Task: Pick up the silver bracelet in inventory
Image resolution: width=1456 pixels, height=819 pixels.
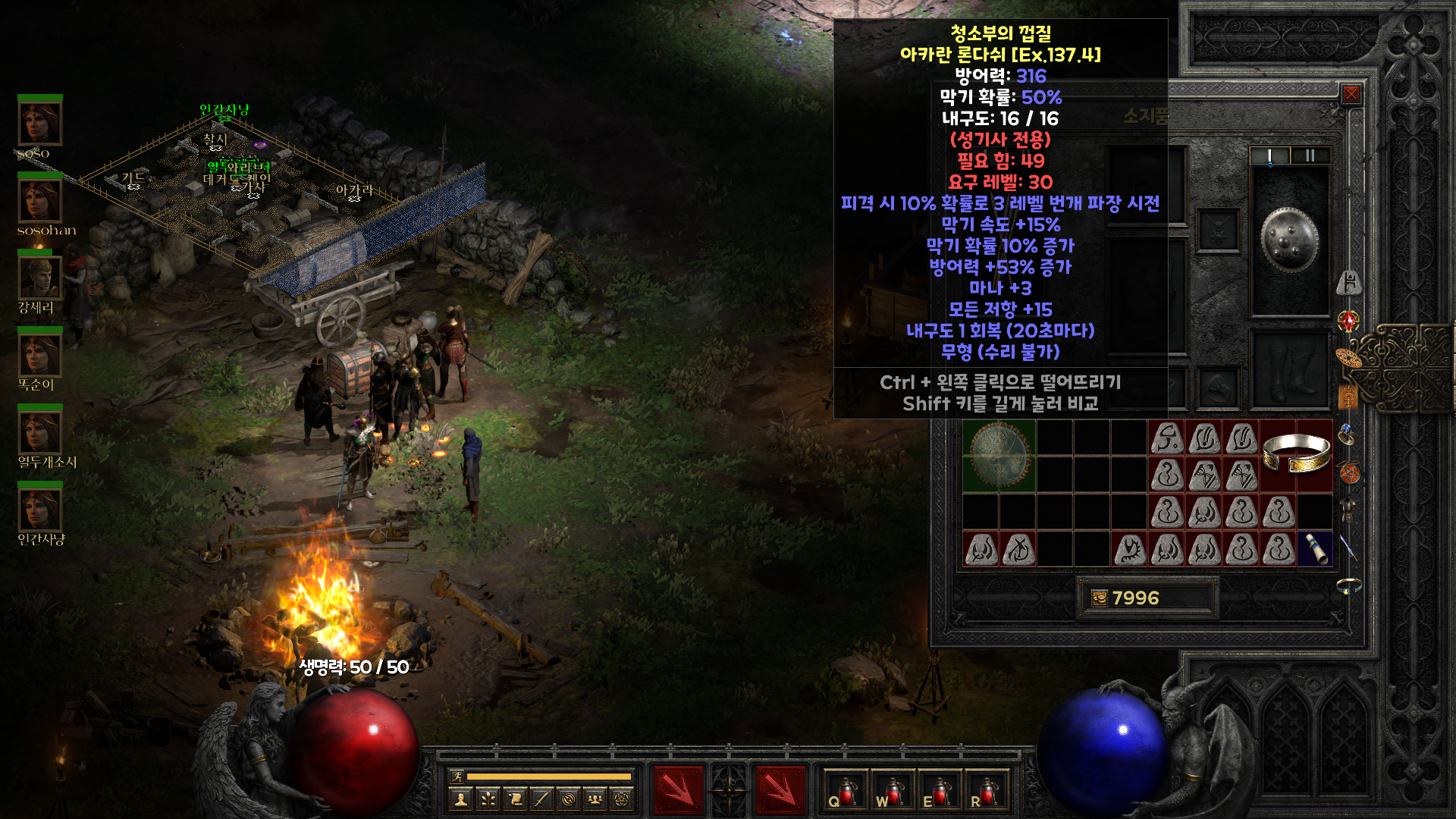Action: coord(1296,454)
